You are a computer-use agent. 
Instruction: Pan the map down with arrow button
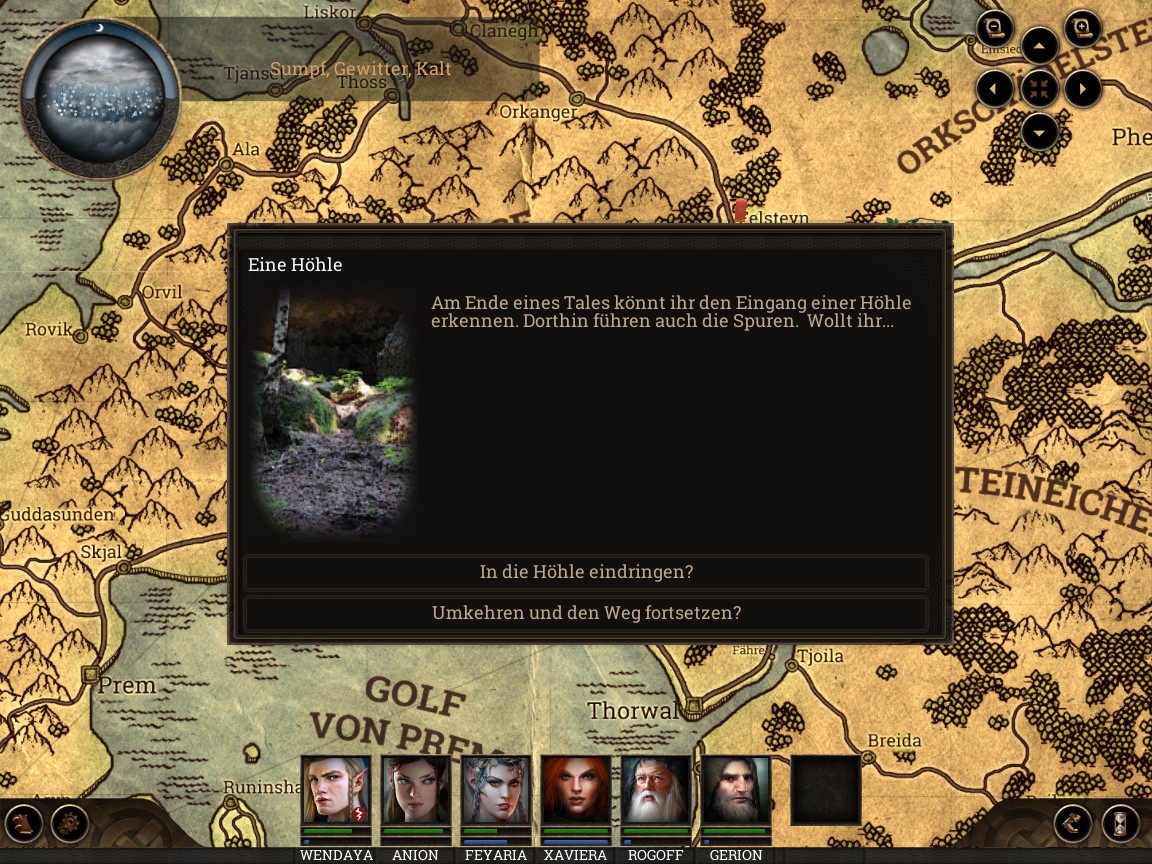pyautogui.click(x=1040, y=132)
